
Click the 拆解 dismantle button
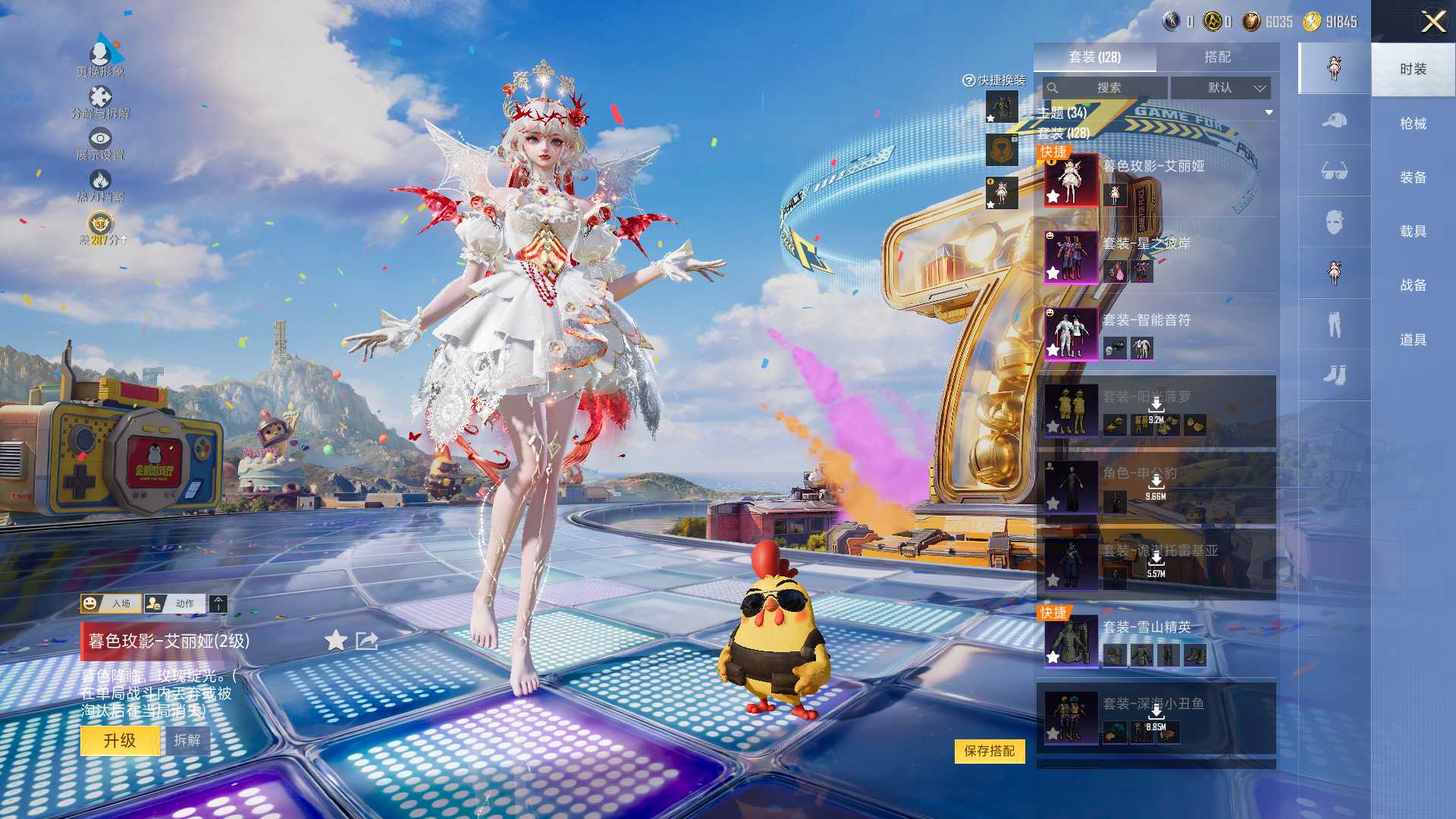click(x=187, y=741)
